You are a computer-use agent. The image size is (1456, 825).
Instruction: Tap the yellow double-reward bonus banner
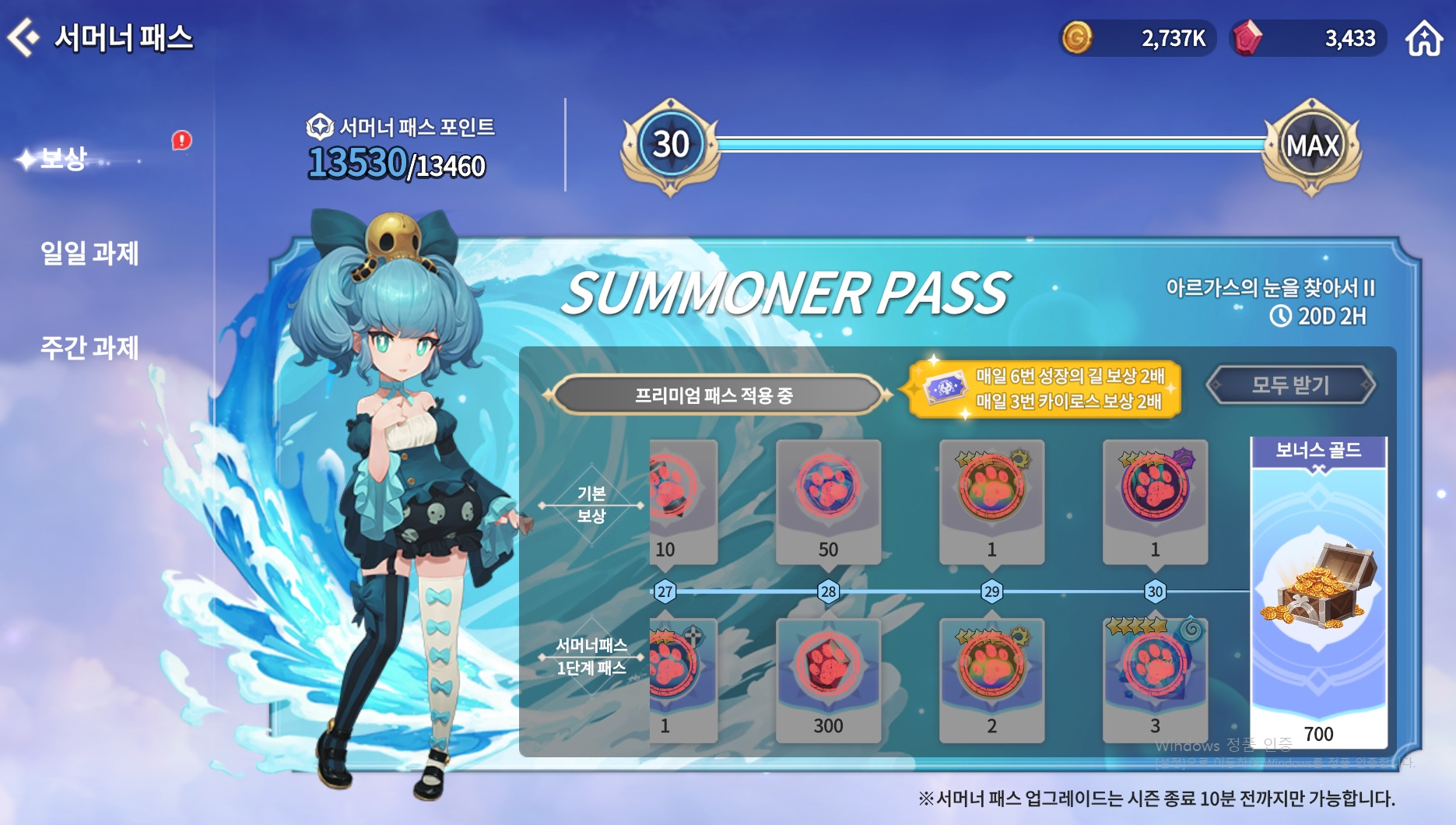(1044, 388)
